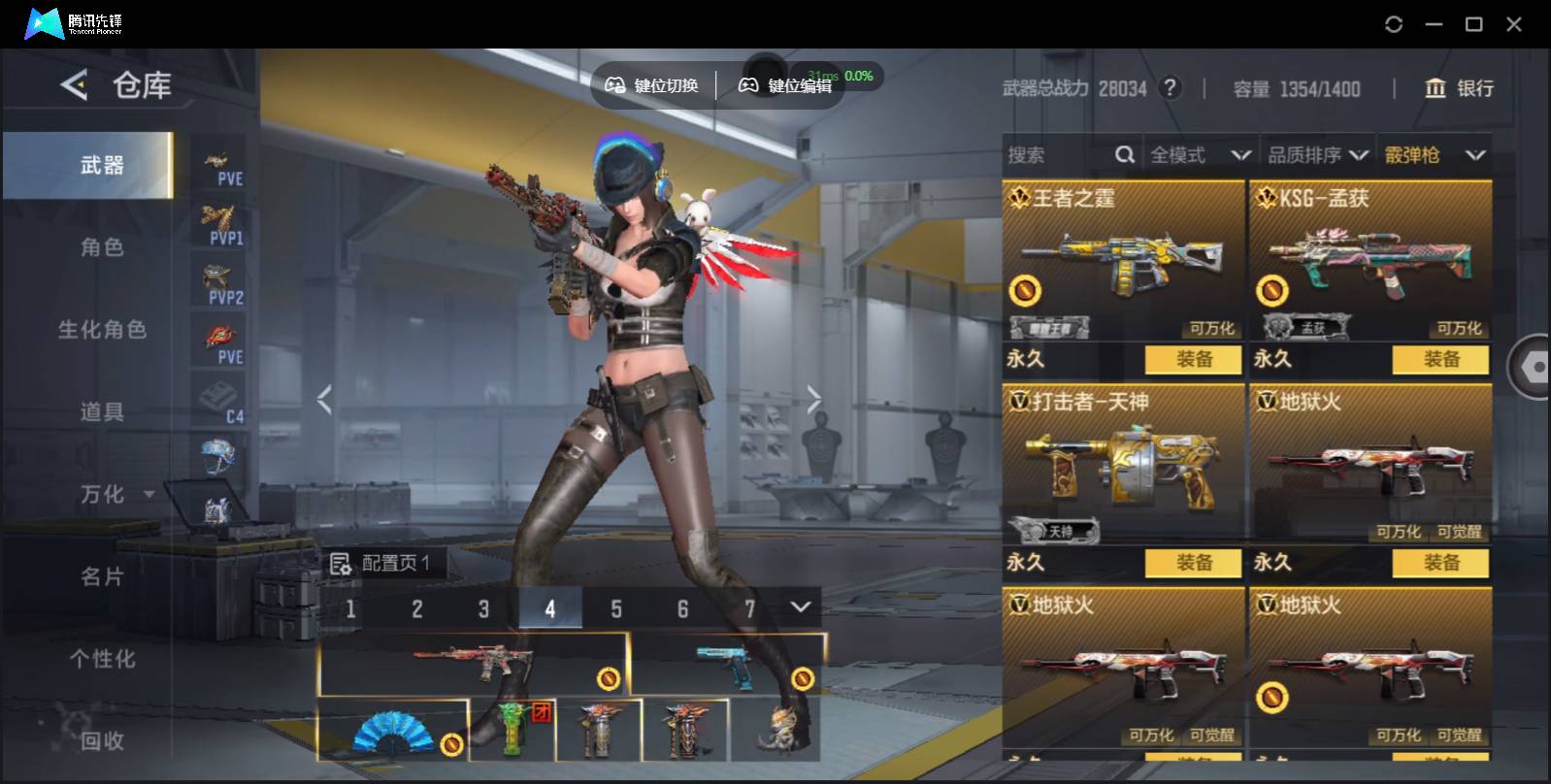This screenshot has width=1551, height=784.
Task: Equip the 王者之霆 shotgun
Action: (1193, 359)
